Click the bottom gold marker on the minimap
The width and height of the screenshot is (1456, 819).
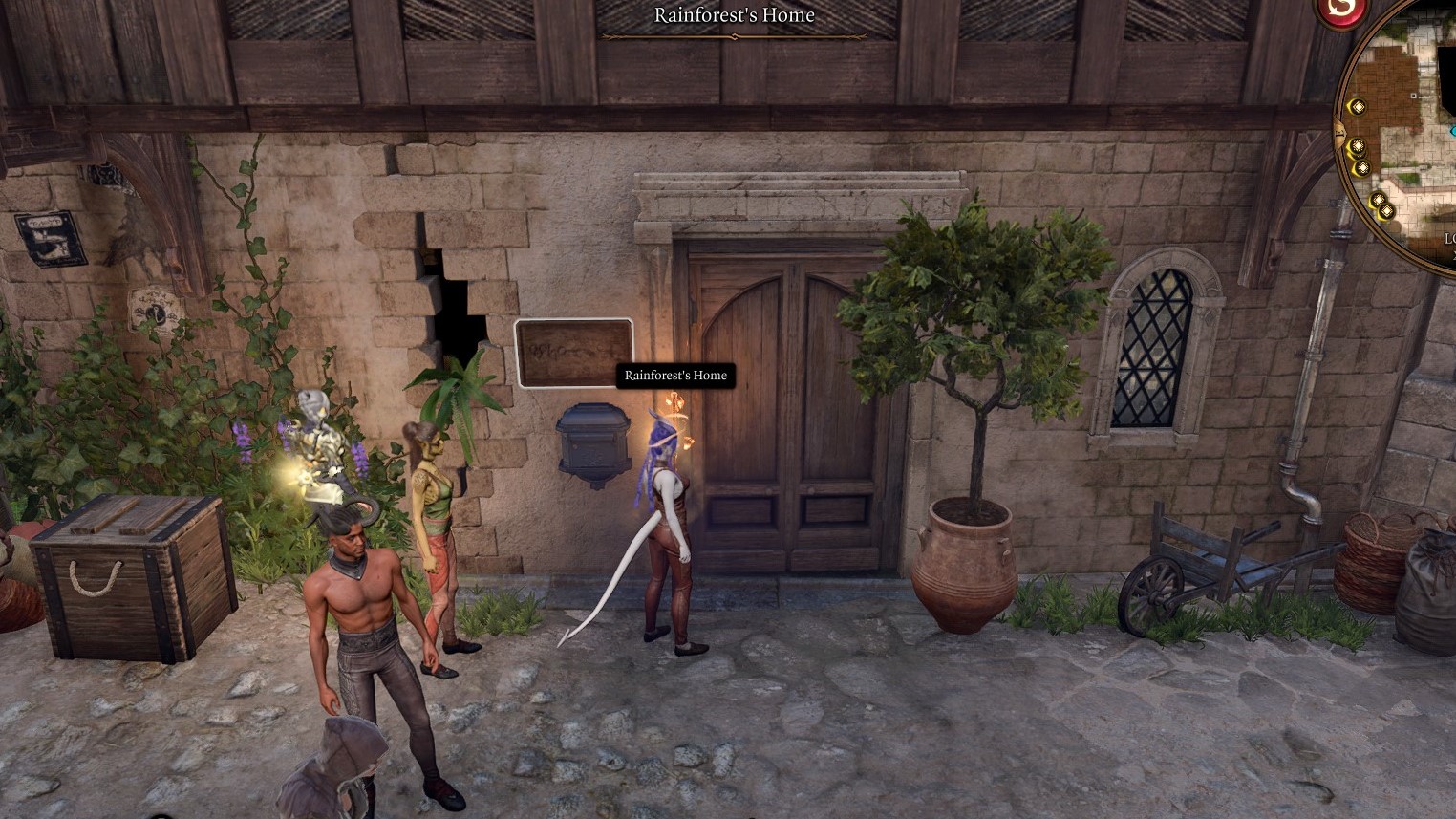1385,211
